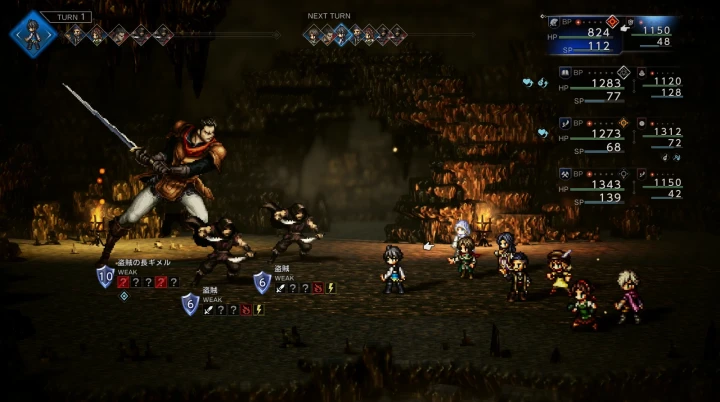Select the back-row ally with 1312 HP
Viewport: 720px width, 402px height.
coord(662,137)
